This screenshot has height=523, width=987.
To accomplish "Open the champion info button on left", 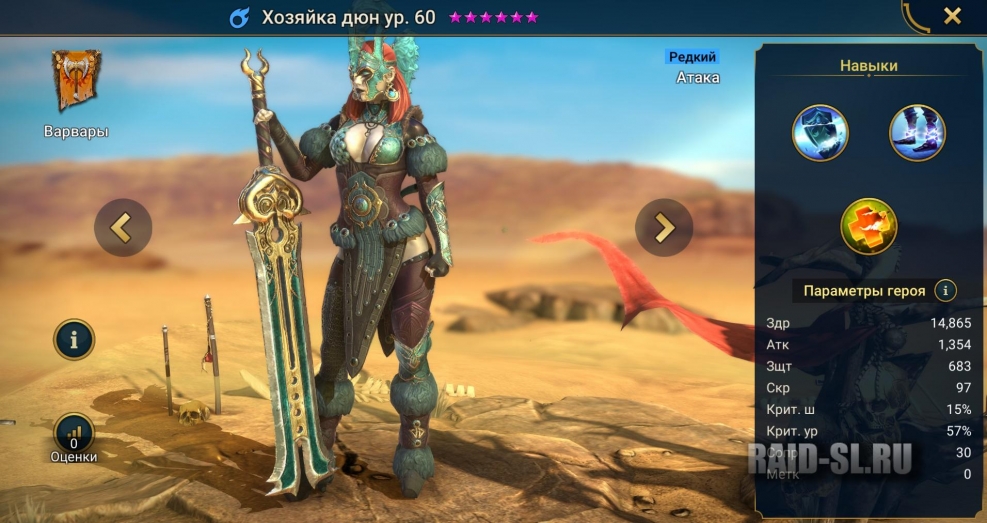I will click(74, 340).
